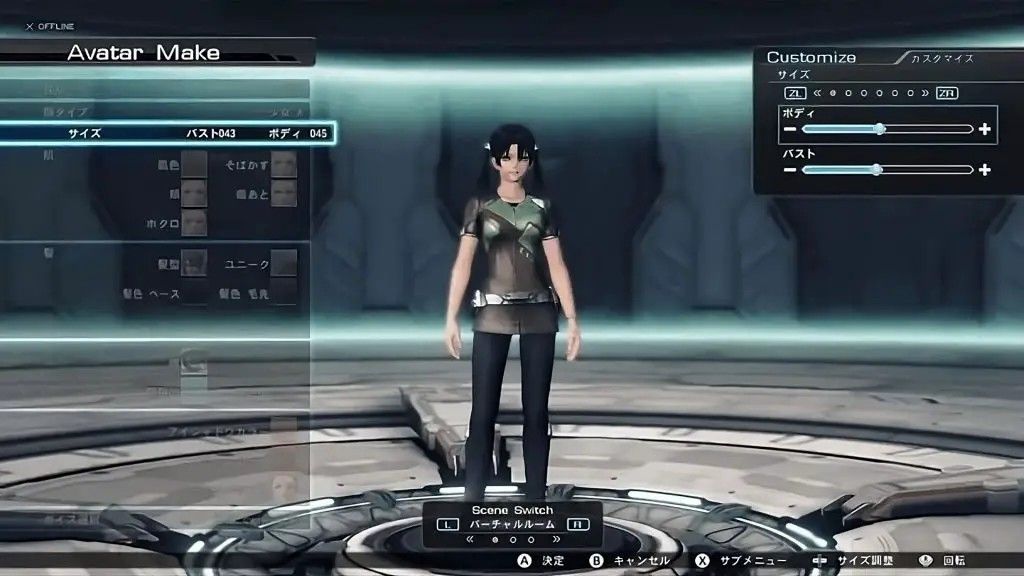Switch scene with the right double arrow
1024x576 pixels.
[556, 540]
